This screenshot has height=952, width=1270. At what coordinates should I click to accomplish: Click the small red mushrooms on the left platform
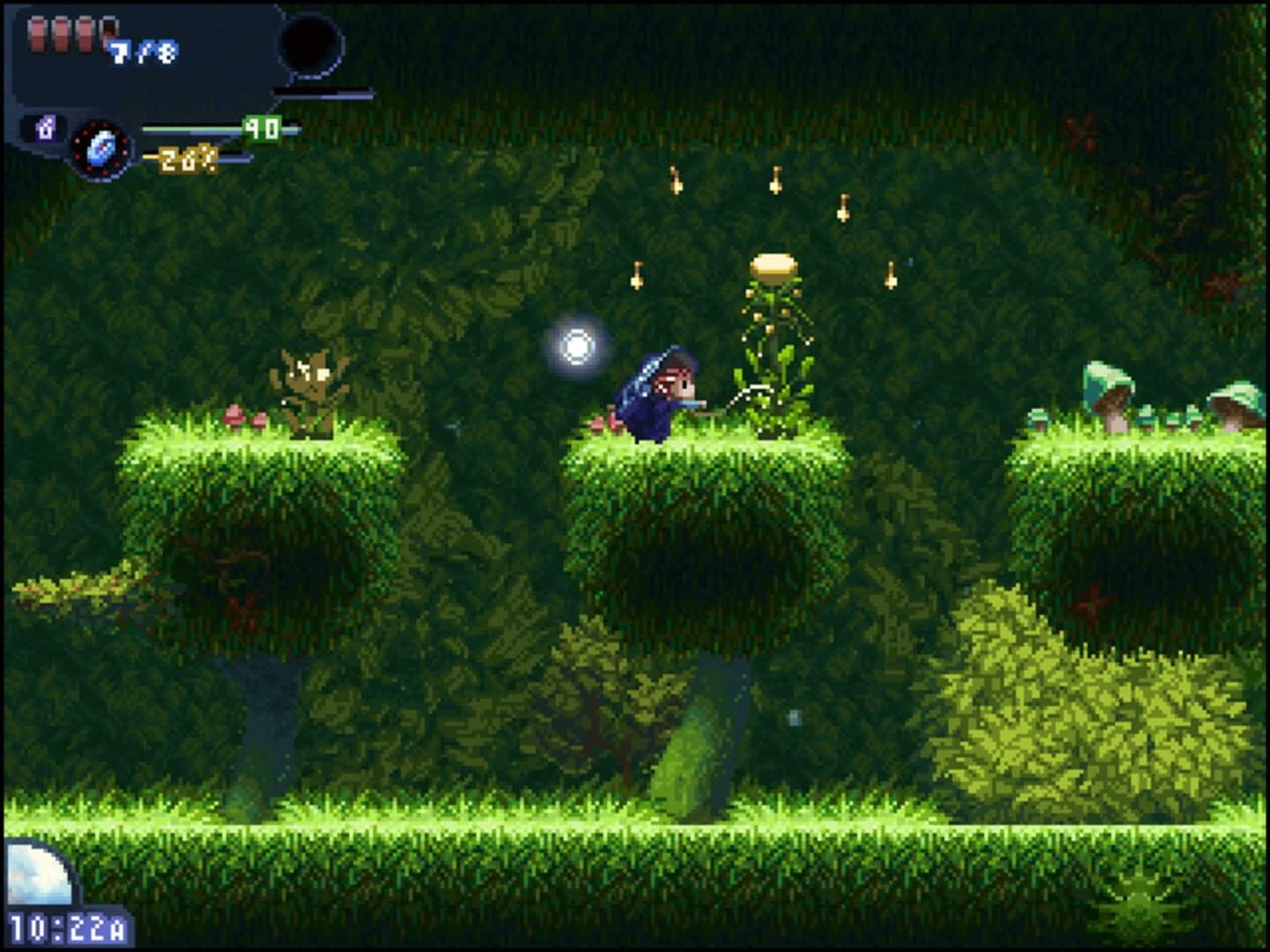247,414
